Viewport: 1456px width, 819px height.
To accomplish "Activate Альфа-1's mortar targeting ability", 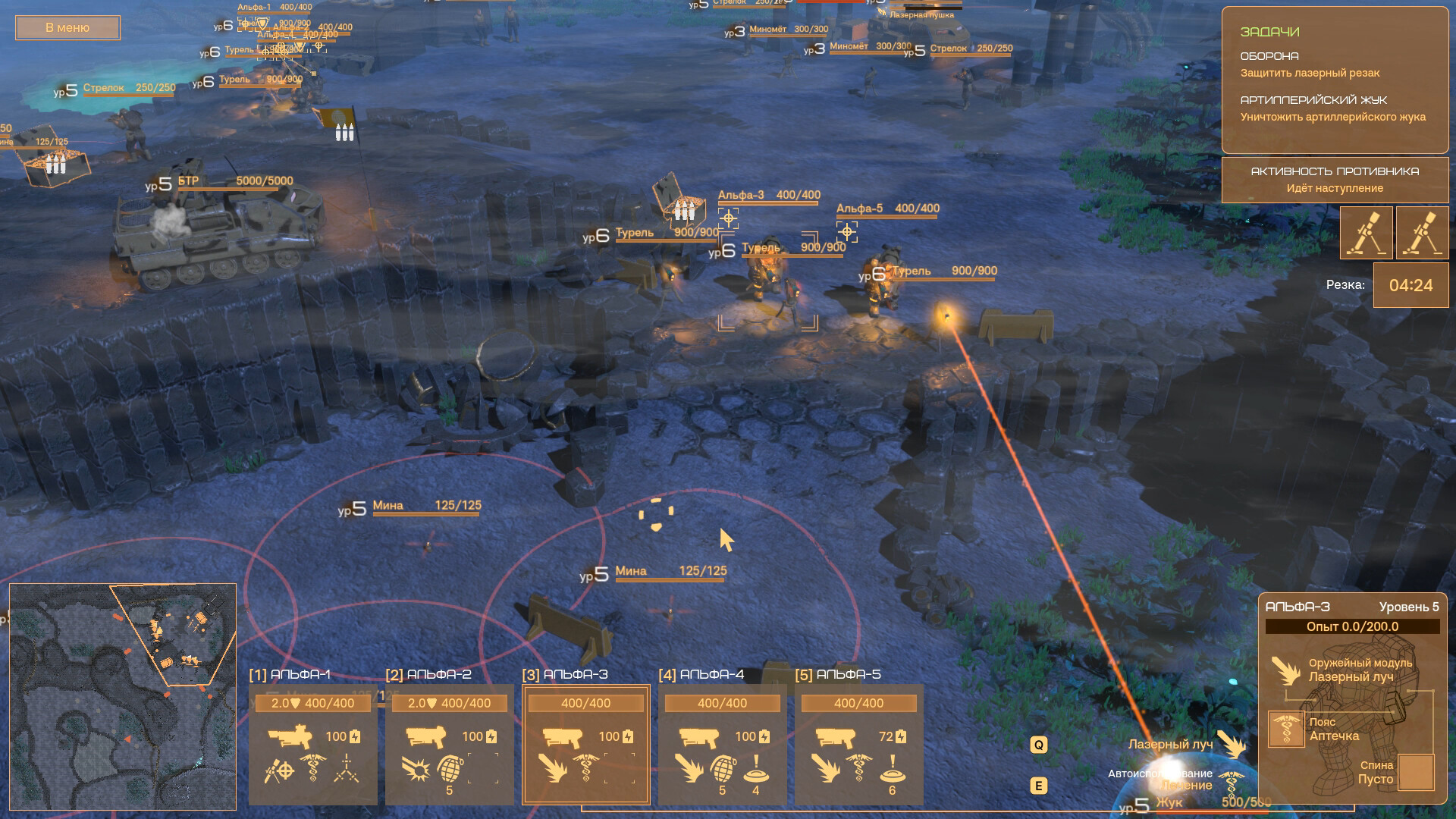I will [279, 770].
